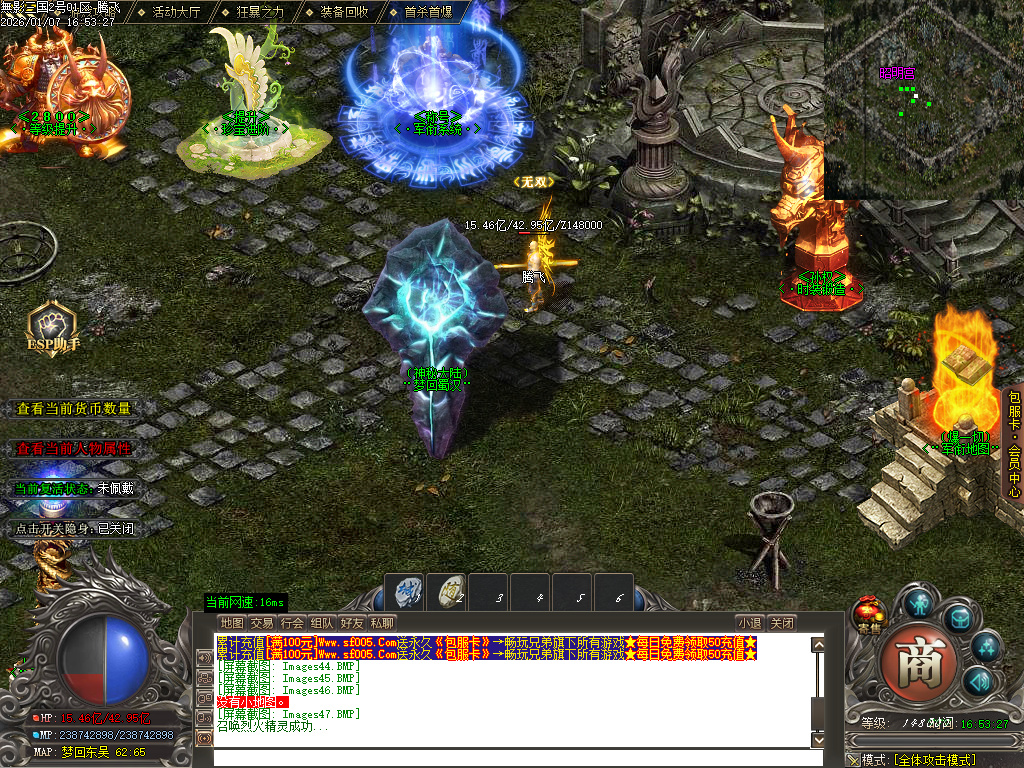Click 查看当前人物属性 button
Viewport: 1024px width, 768px height.
tap(73, 448)
